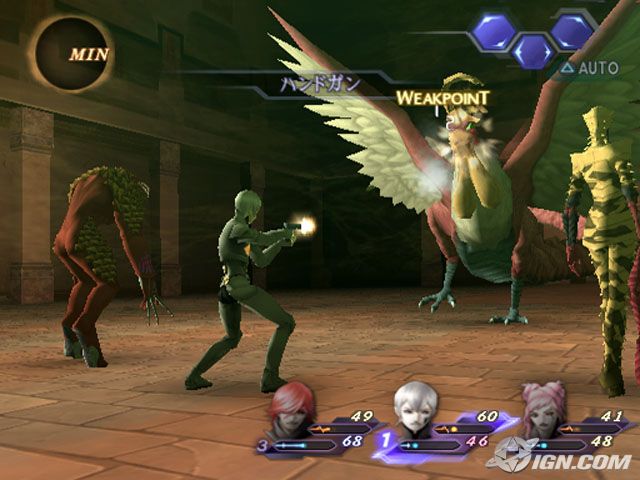The width and height of the screenshot is (640, 480).
Task: Click the MIN solar noise gauge
Action: click(x=71, y=54)
